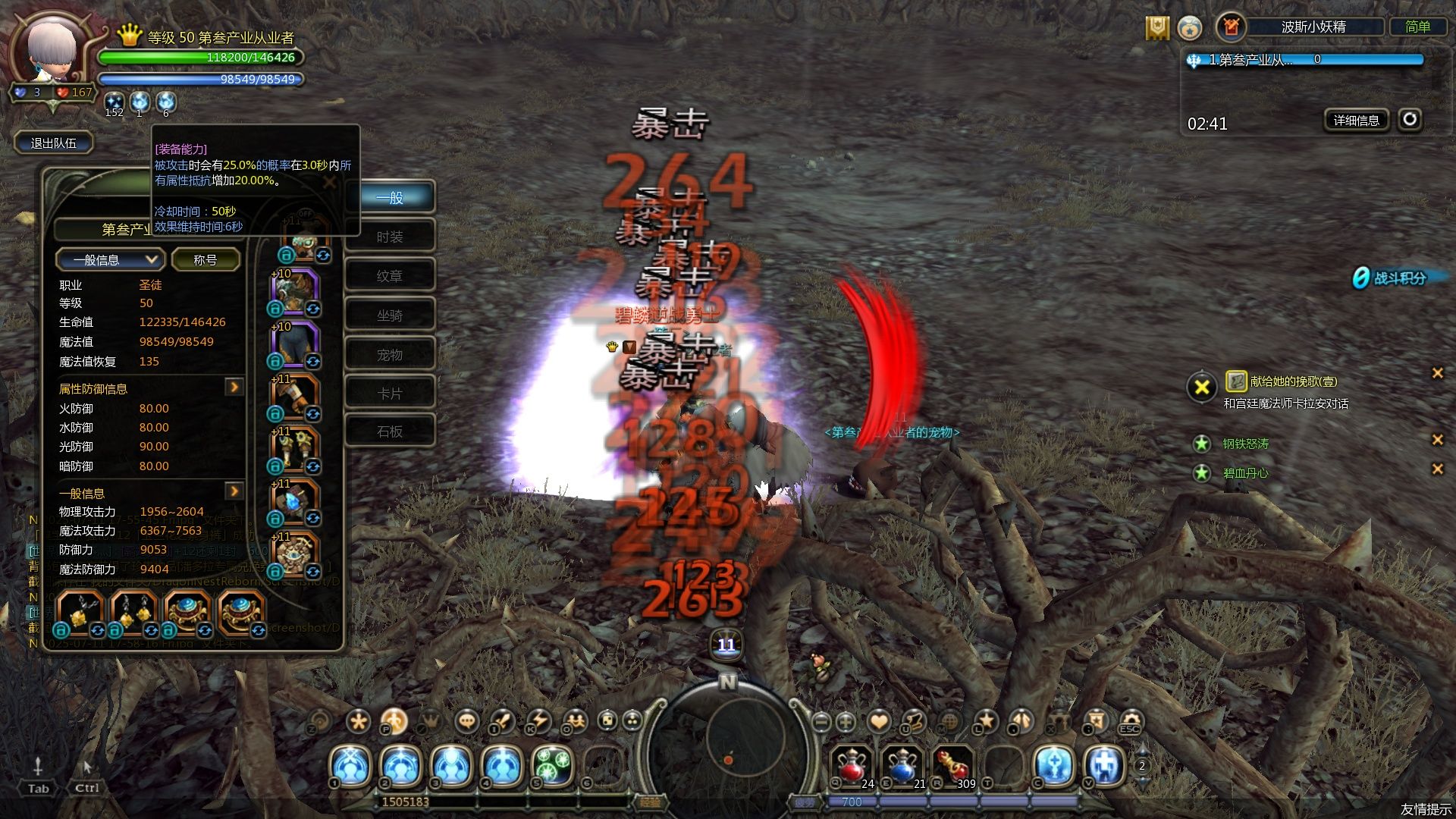This screenshot has width=1456, height=819.
Task: Open the ESC system menu icon
Action: tap(1130, 722)
